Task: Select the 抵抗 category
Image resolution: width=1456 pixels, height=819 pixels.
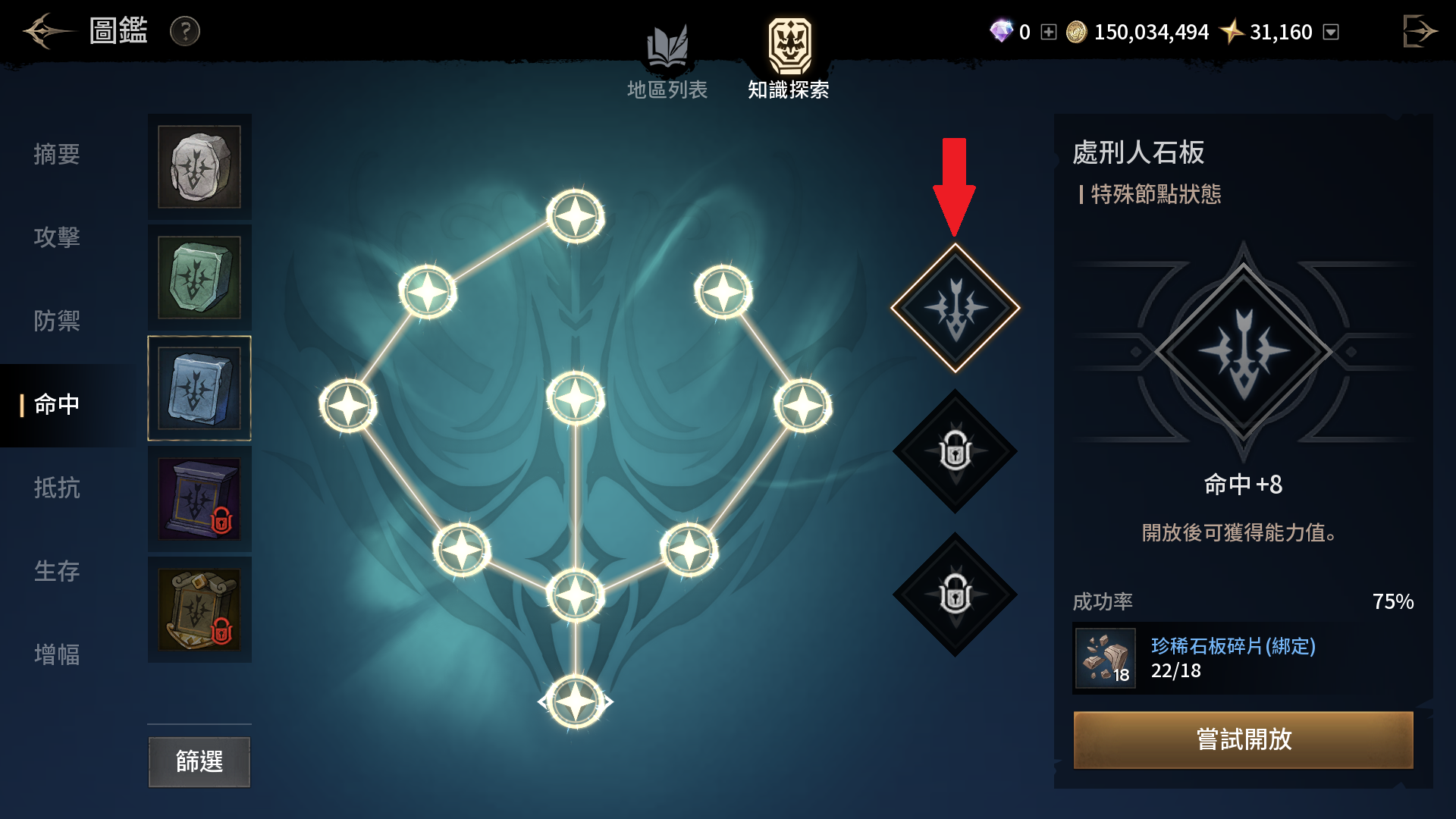Action: [57, 488]
